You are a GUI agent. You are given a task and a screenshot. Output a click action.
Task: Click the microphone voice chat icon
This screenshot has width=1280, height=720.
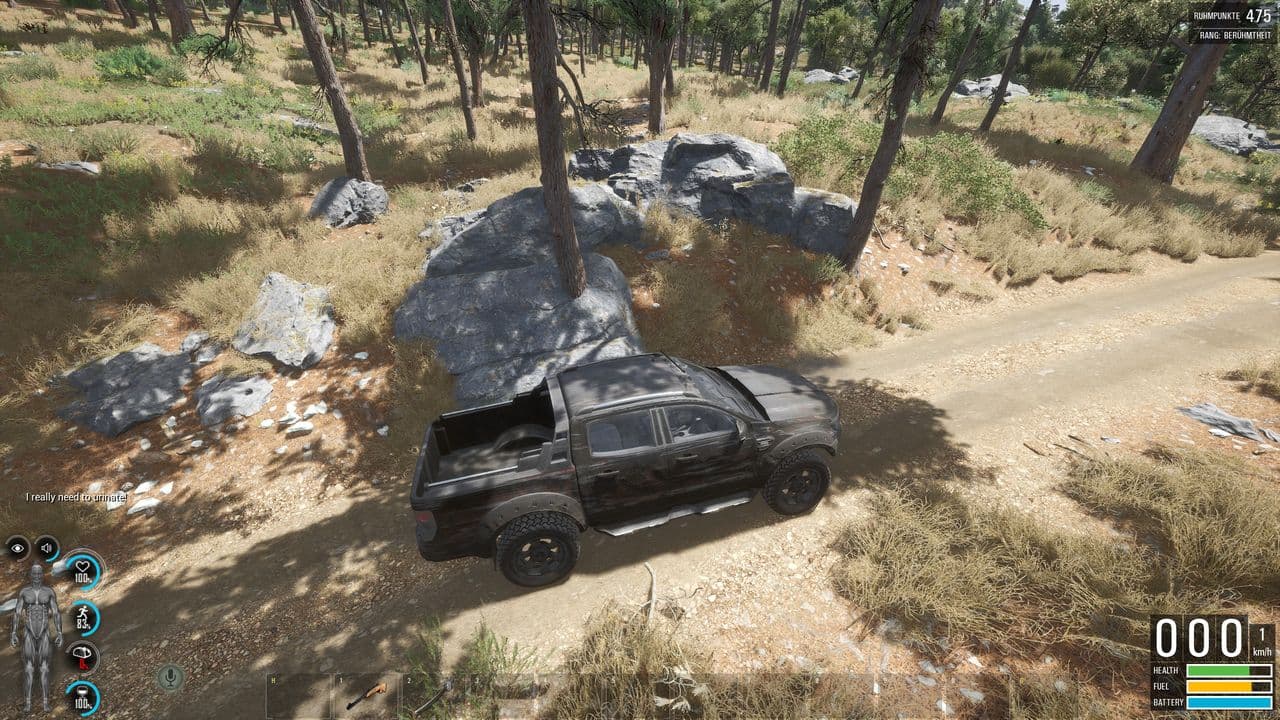click(170, 678)
